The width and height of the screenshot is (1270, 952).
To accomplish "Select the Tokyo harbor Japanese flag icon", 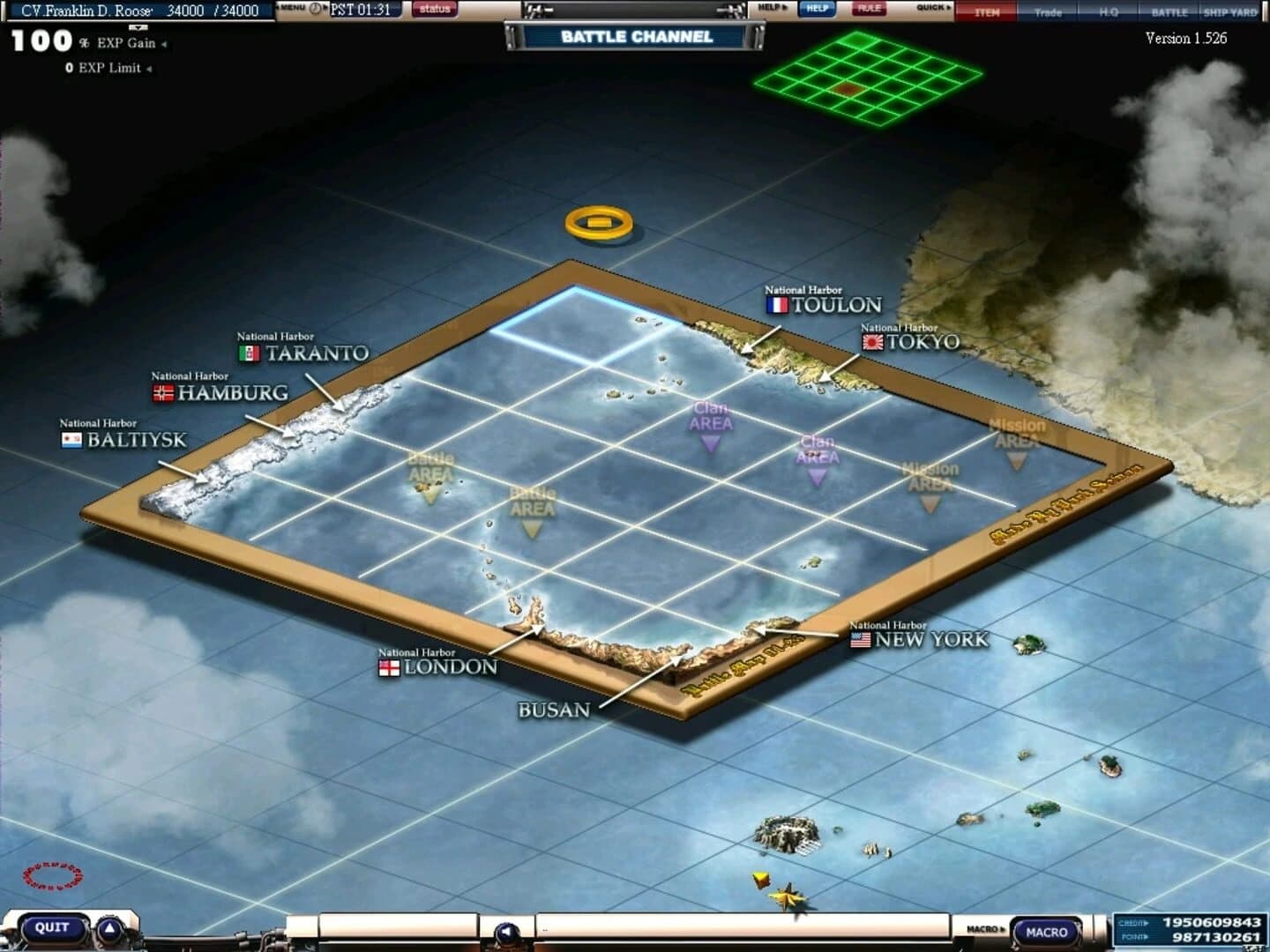I will 874,344.
